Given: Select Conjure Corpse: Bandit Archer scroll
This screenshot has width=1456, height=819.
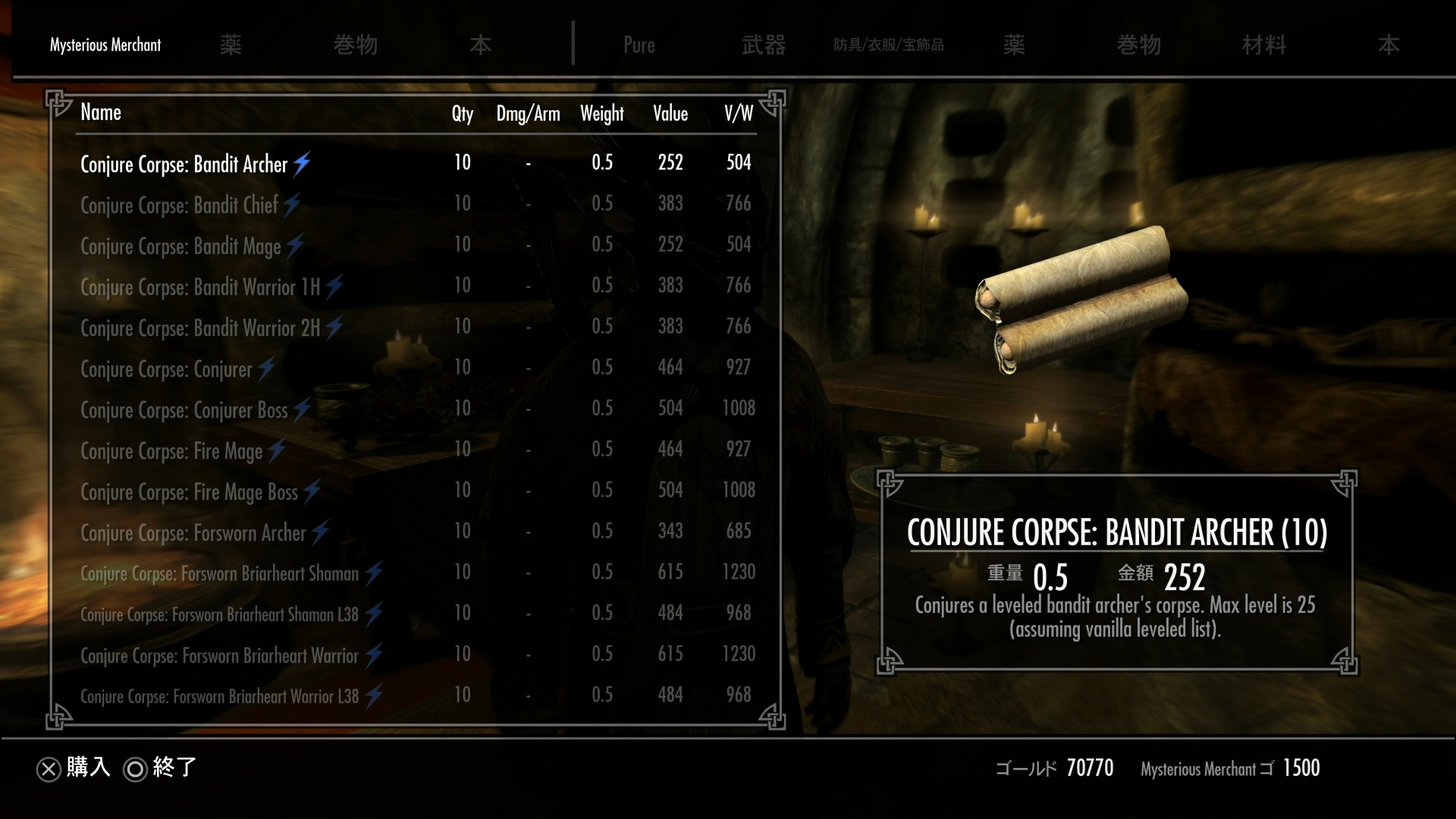Looking at the screenshot, I should tap(184, 164).
